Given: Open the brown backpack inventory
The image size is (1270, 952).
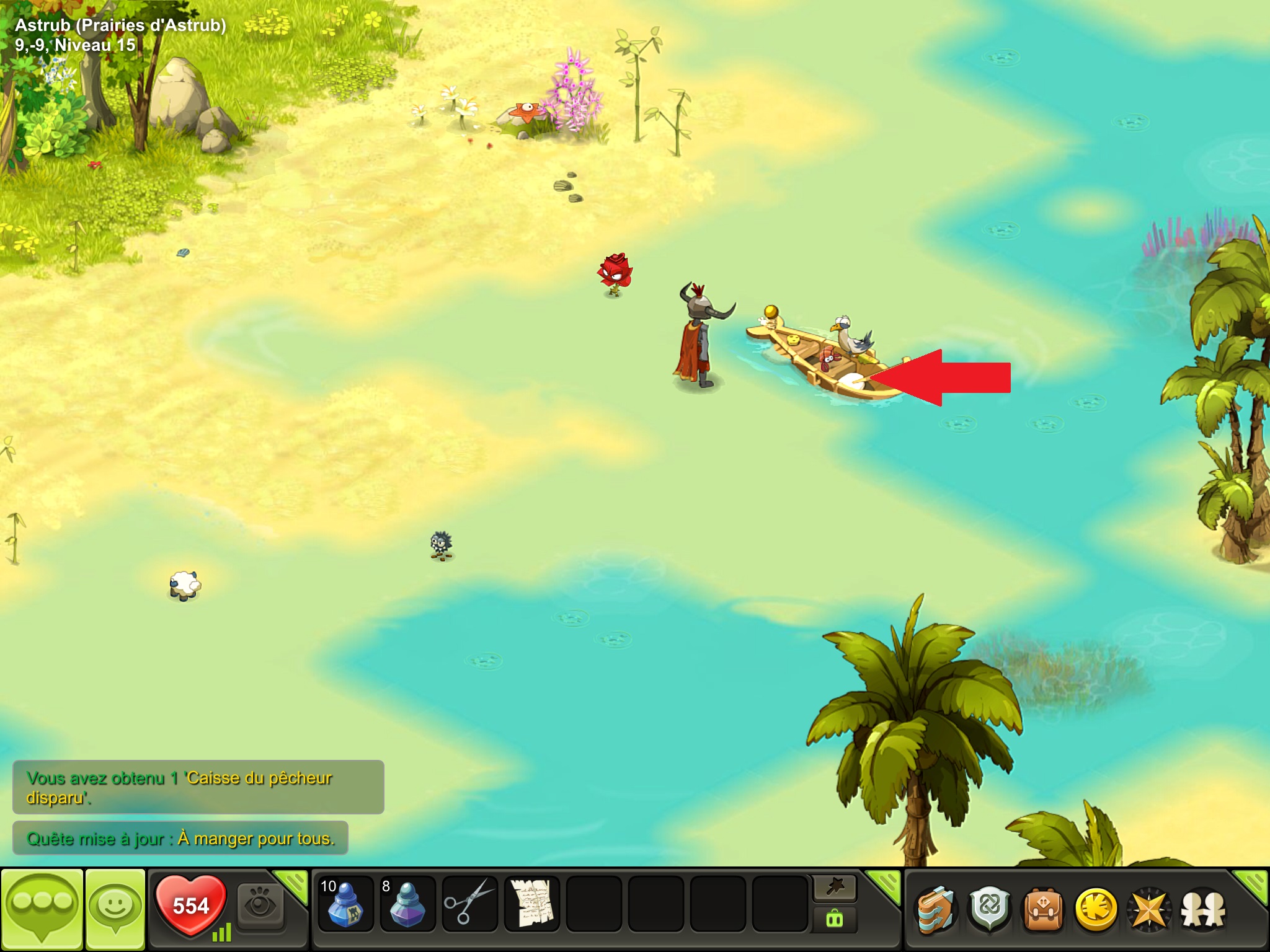Looking at the screenshot, I should (1043, 910).
